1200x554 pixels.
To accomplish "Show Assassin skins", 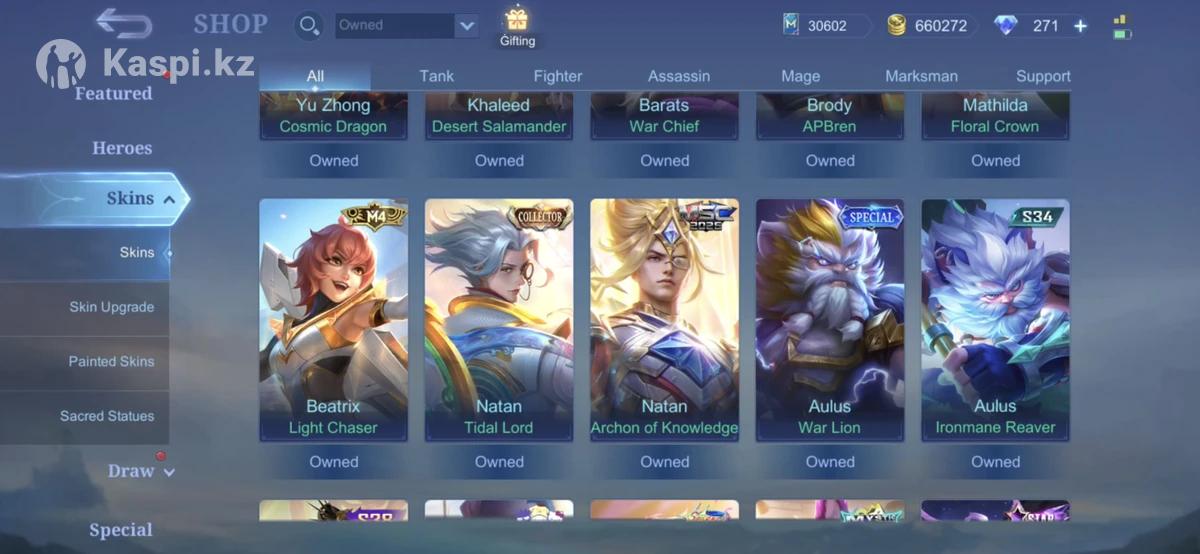I will coord(679,76).
